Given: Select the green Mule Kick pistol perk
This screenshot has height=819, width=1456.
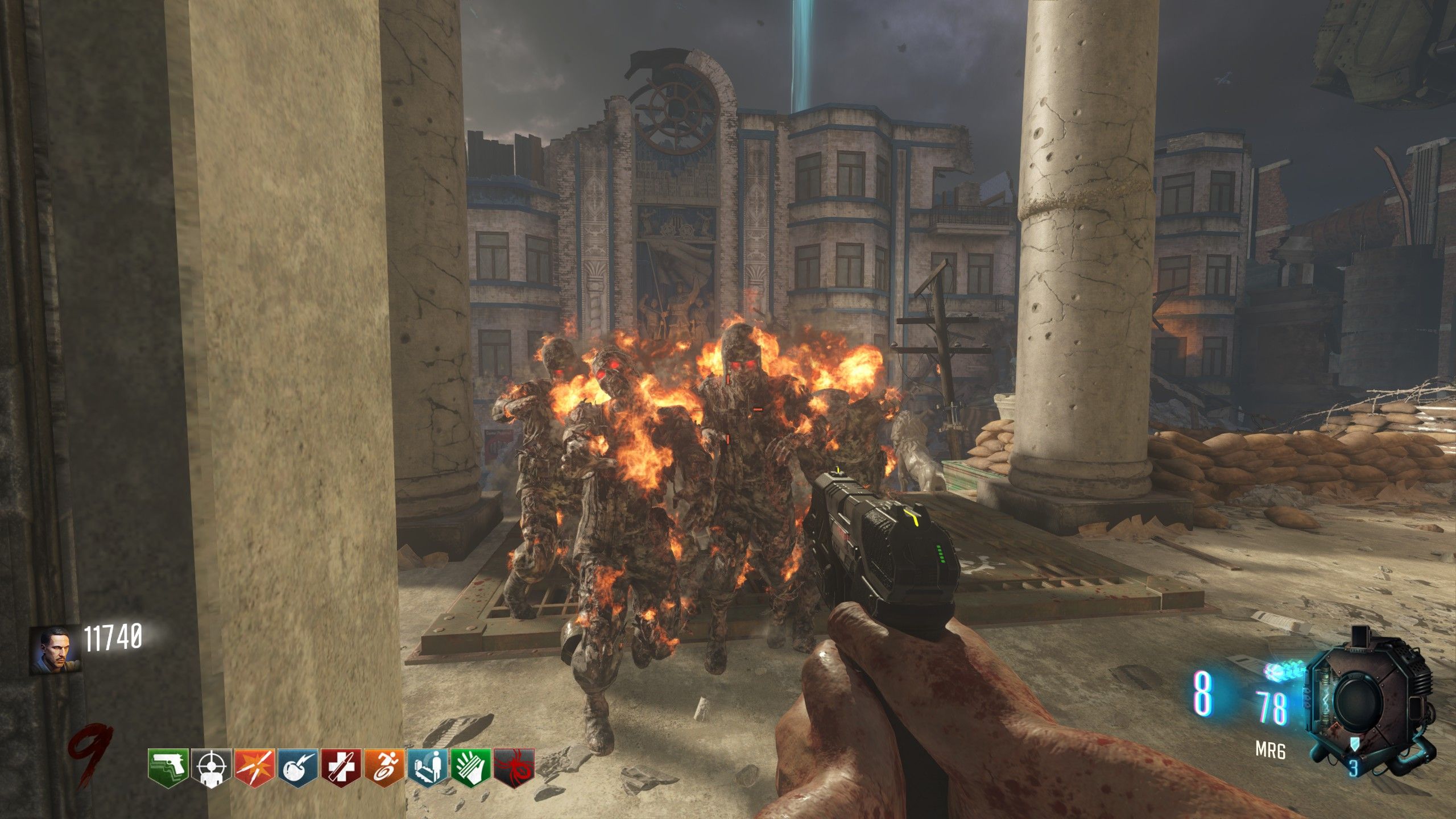Looking at the screenshot, I should click(x=168, y=768).
